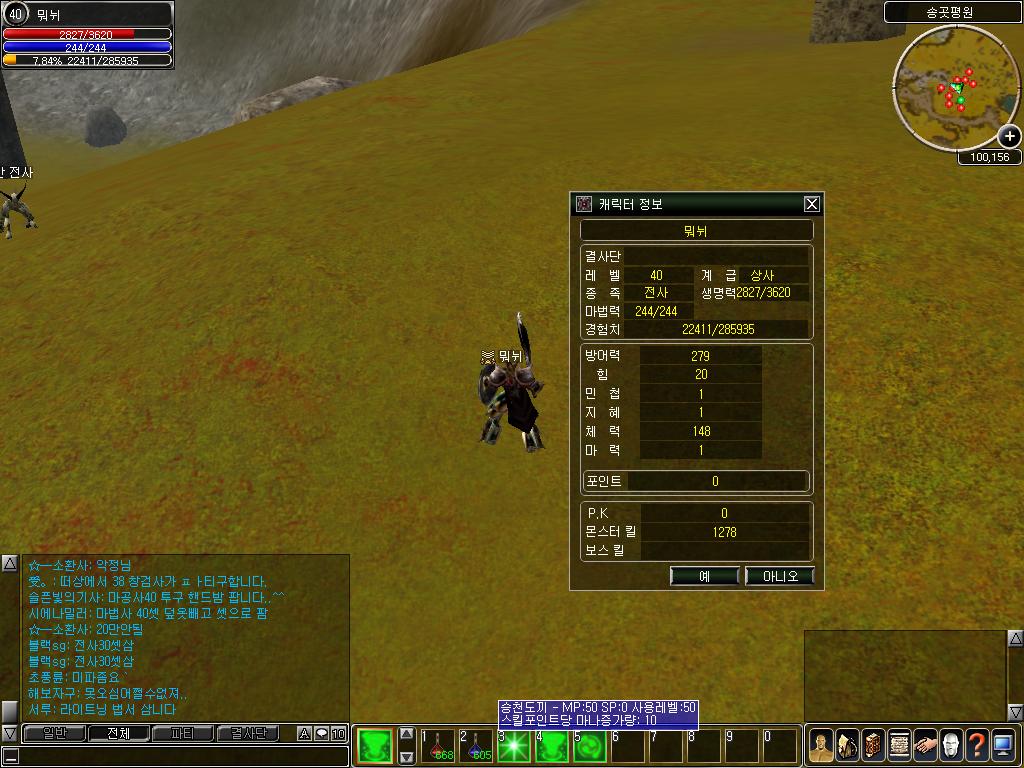Use the red health potion in slot 1
Image resolution: width=1024 pixels, height=768 pixels.
coord(439,746)
